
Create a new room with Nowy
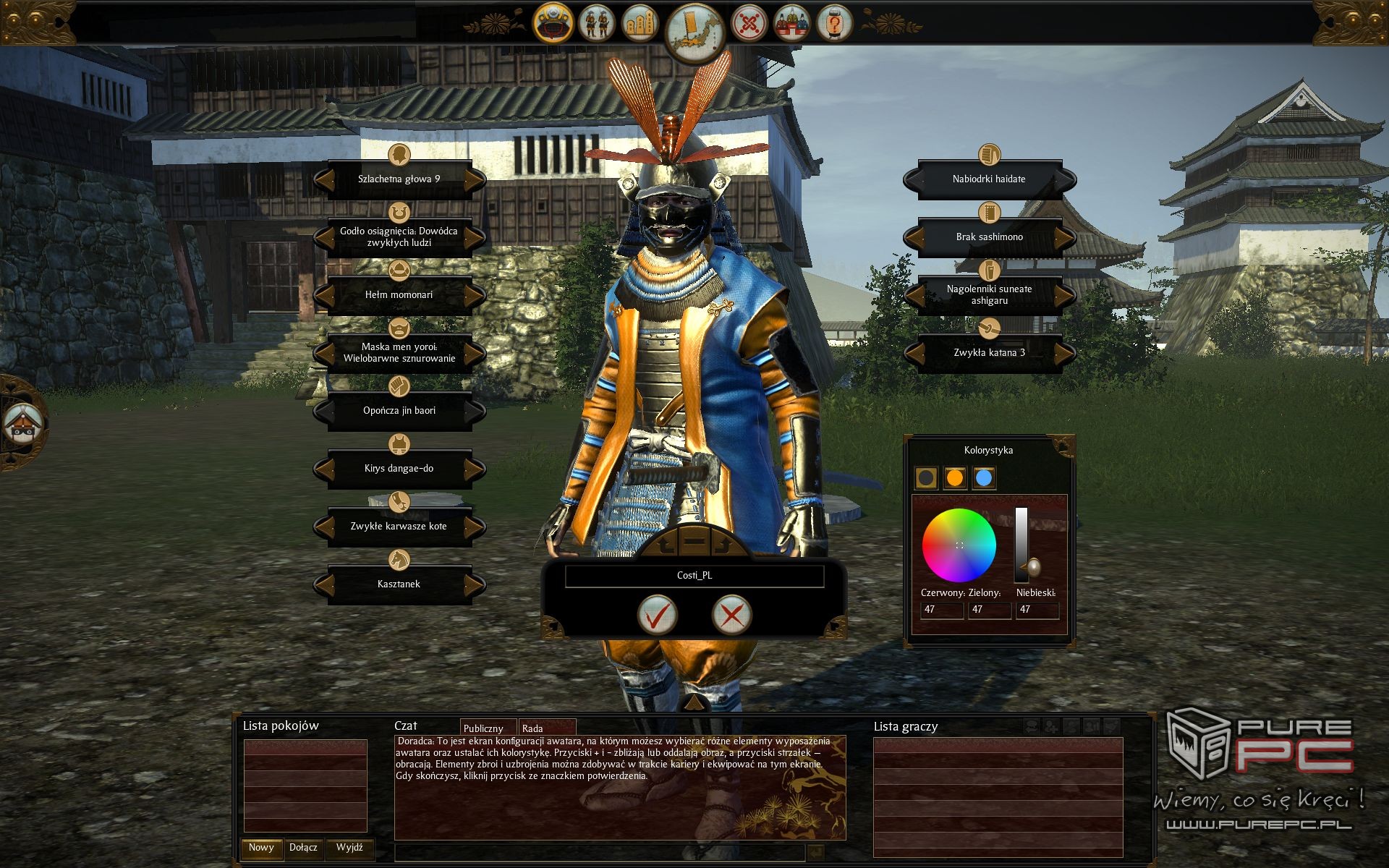tap(261, 848)
